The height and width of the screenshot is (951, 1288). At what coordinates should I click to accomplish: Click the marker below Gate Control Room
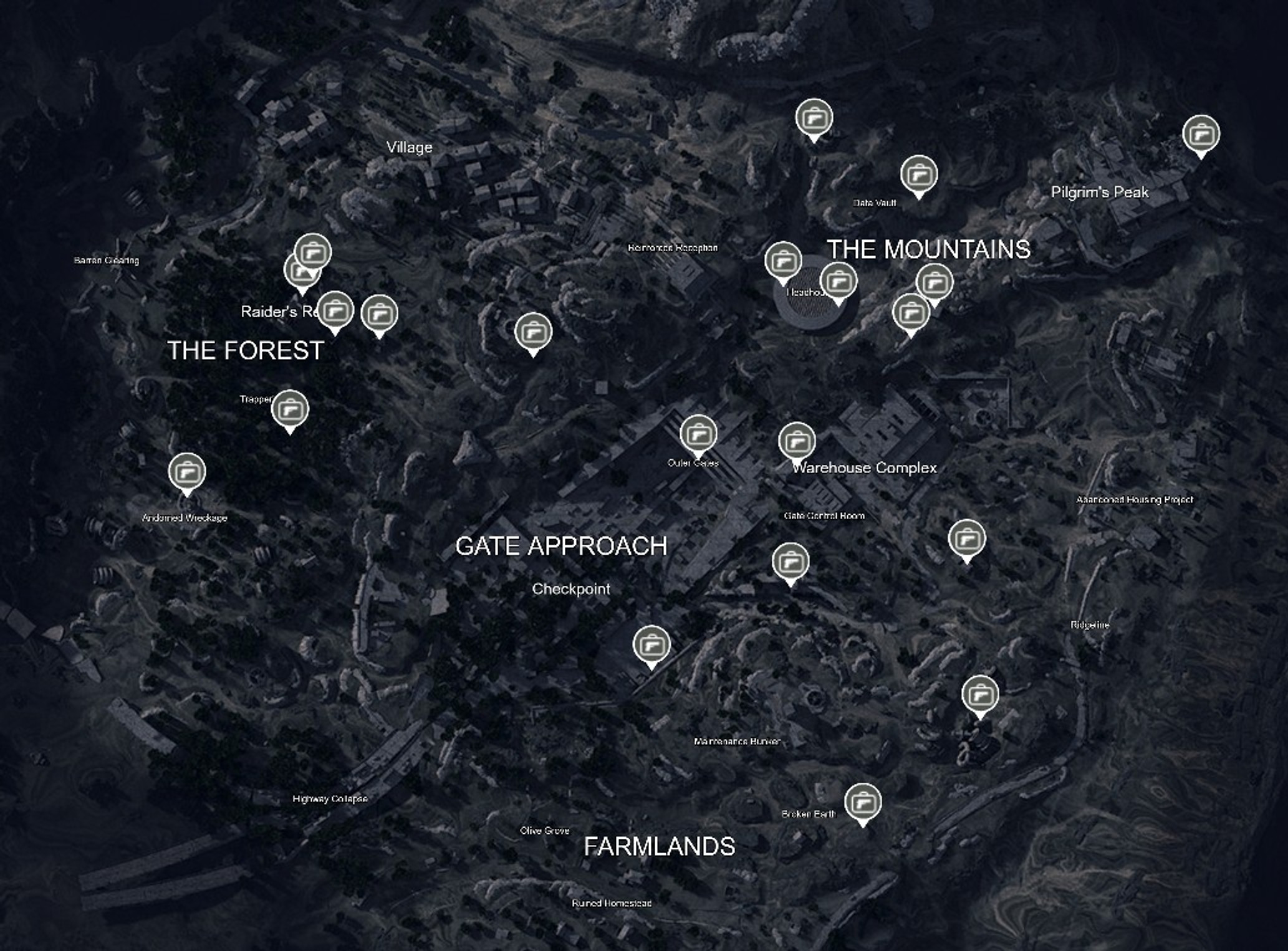coord(792,562)
